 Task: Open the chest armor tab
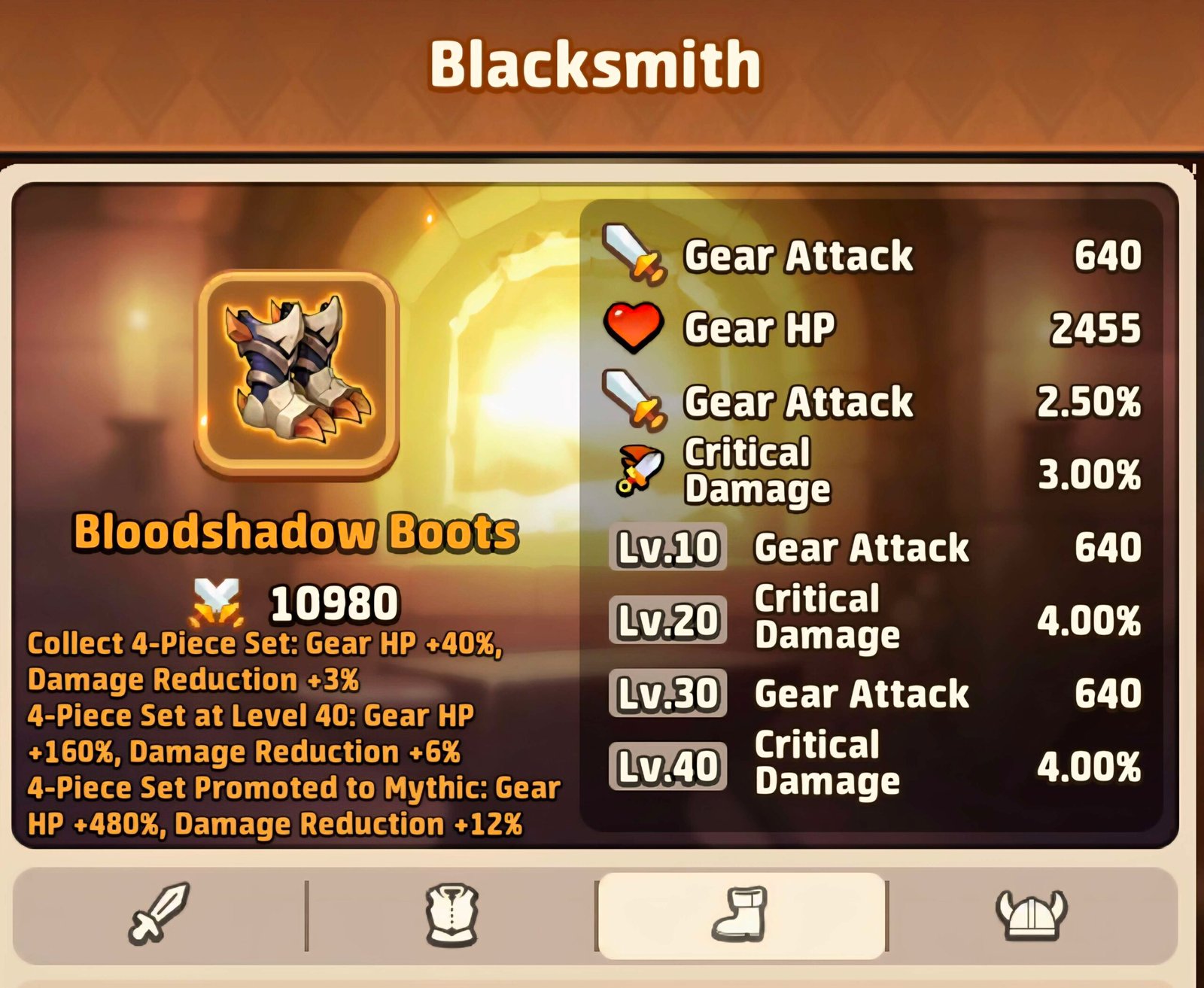point(451,915)
